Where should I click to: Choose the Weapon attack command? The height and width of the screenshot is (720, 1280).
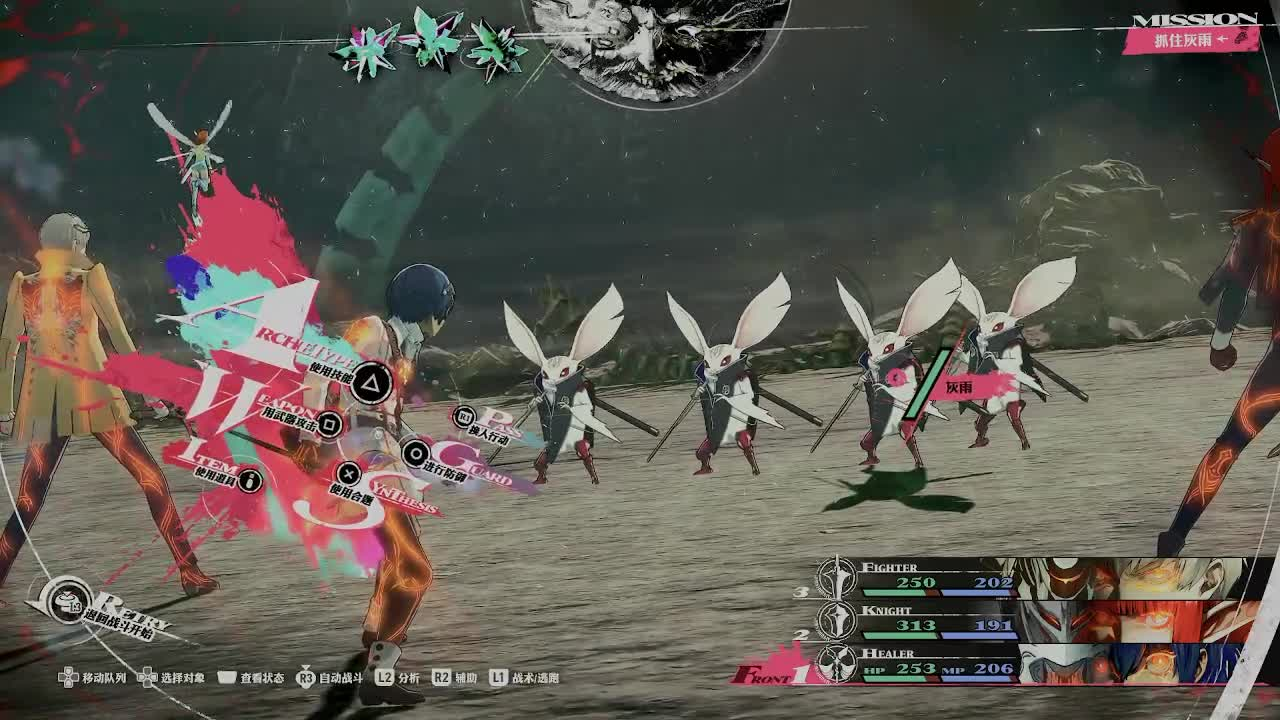[329, 424]
